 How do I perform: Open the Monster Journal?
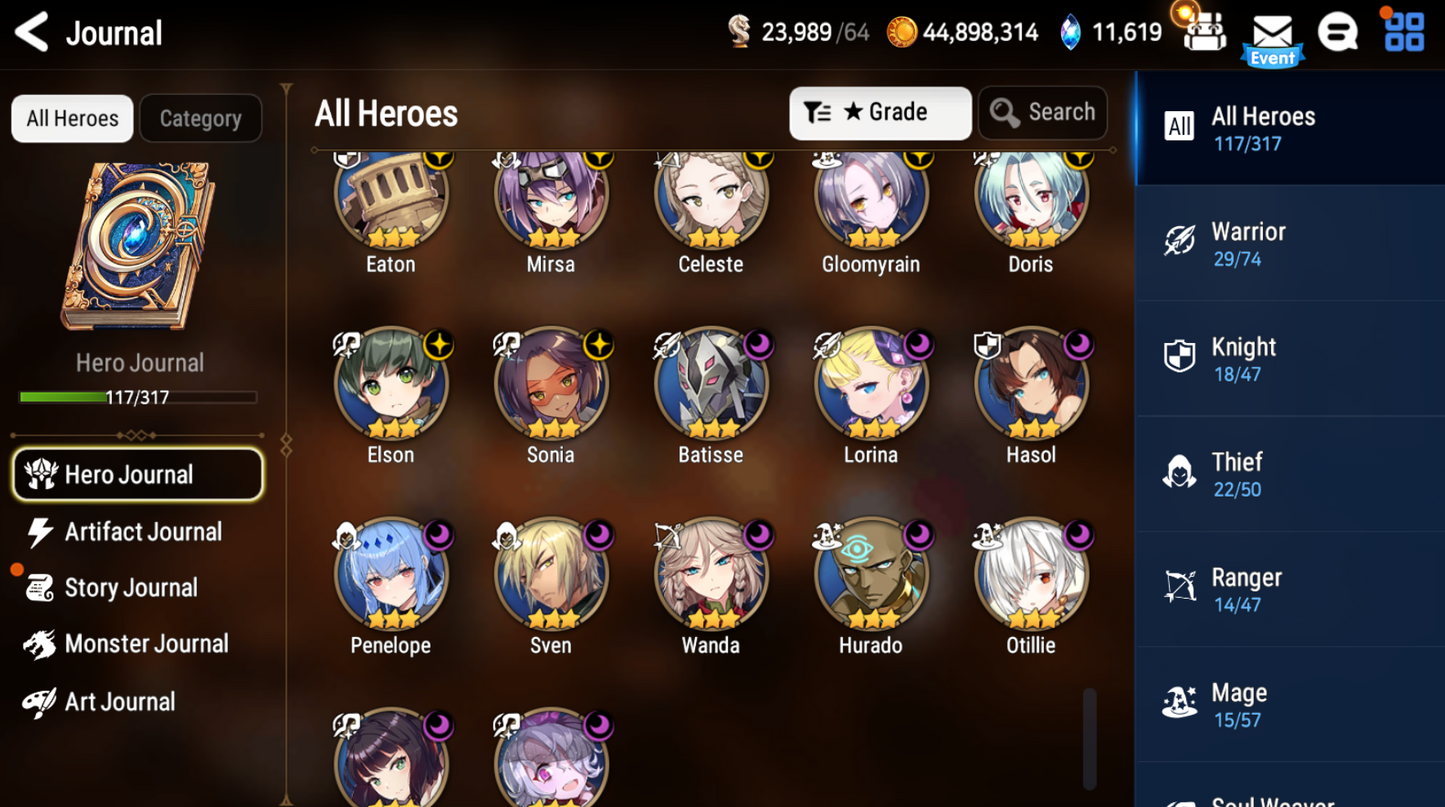(145, 644)
